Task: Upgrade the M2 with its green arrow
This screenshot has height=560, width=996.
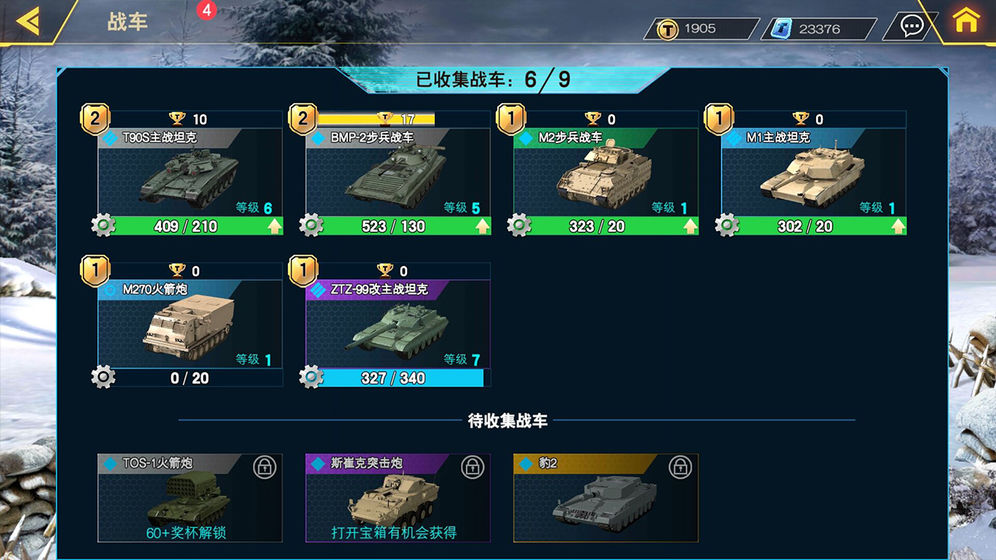Action: (x=689, y=226)
